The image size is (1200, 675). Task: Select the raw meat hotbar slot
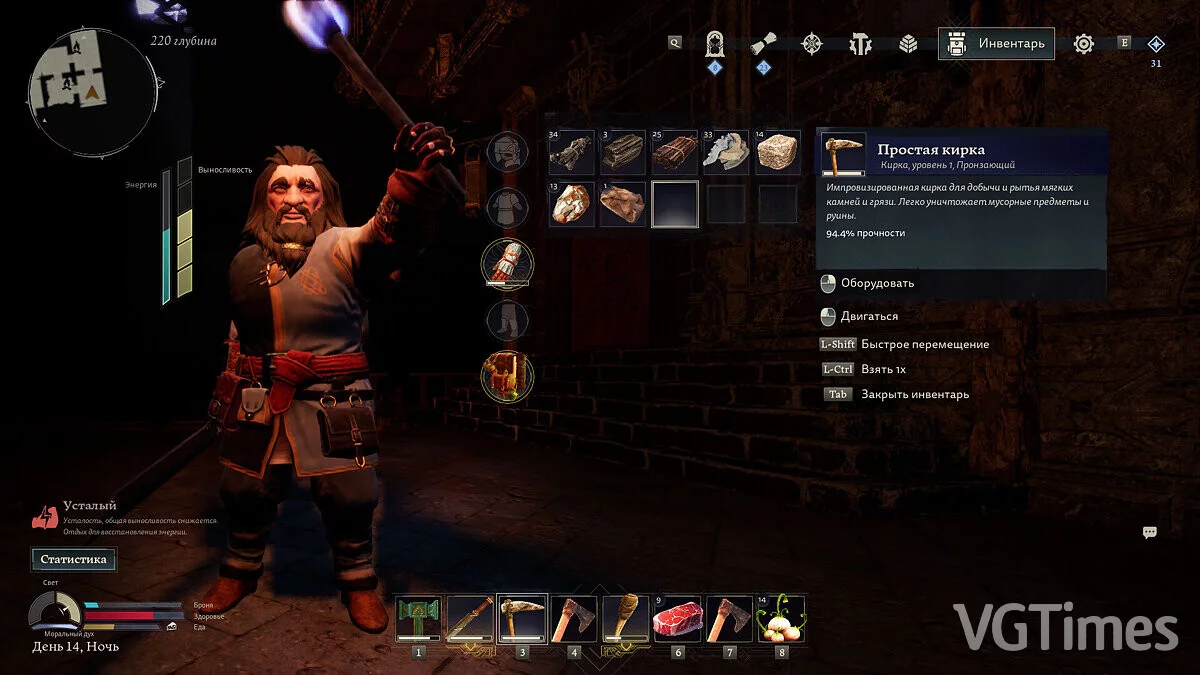678,619
